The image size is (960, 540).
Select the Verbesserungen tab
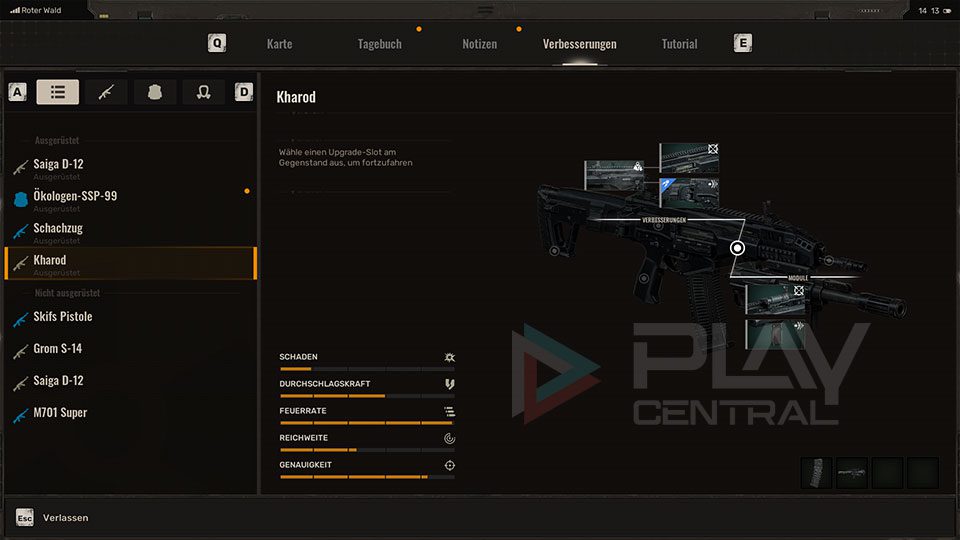pos(579,44)
